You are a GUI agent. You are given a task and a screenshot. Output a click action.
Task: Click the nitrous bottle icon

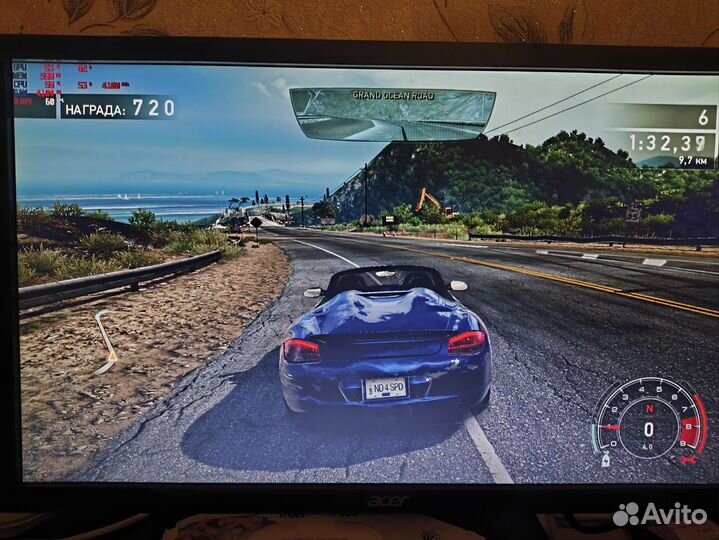605,458
